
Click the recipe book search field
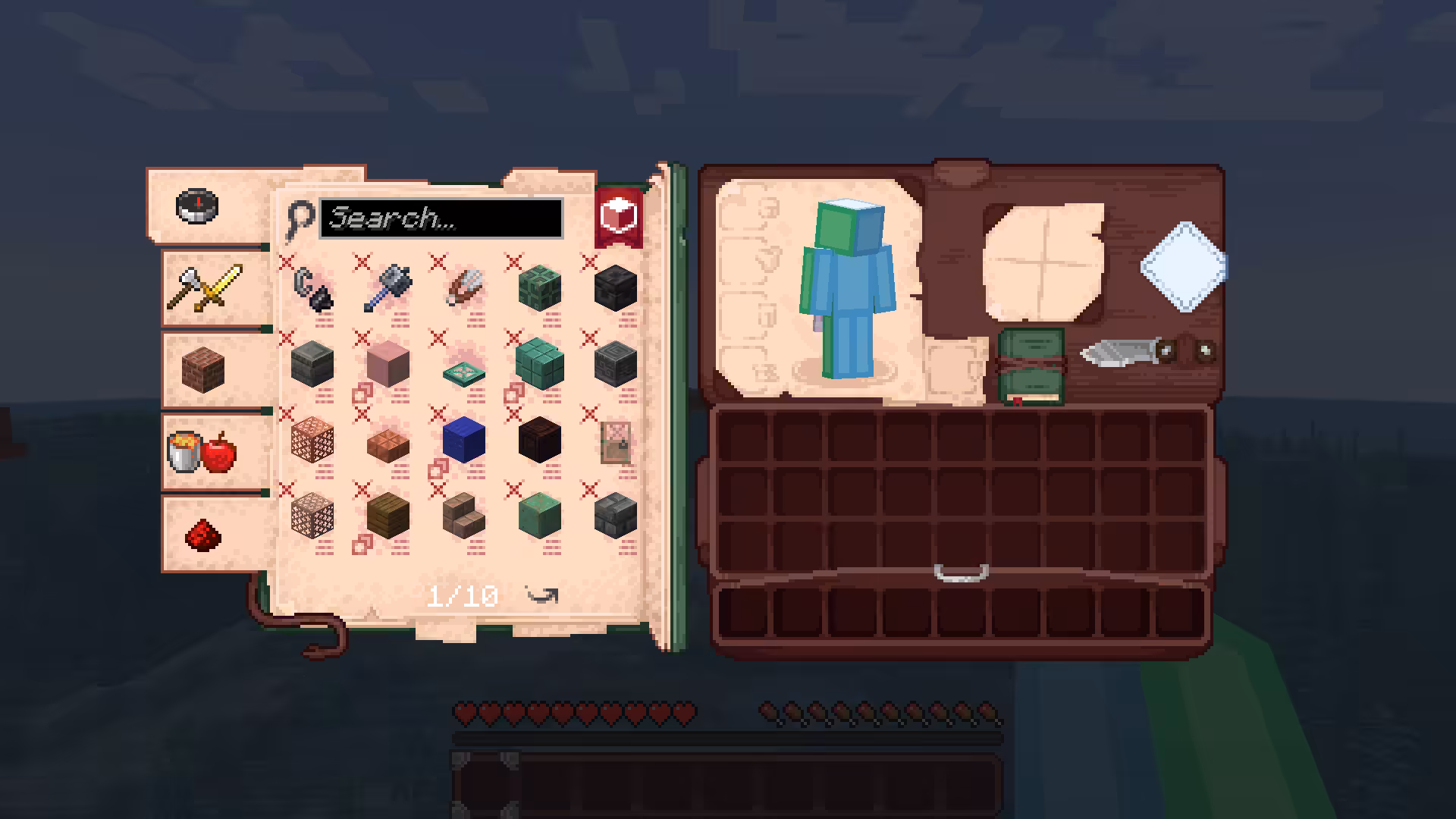[x=441, y=218]
